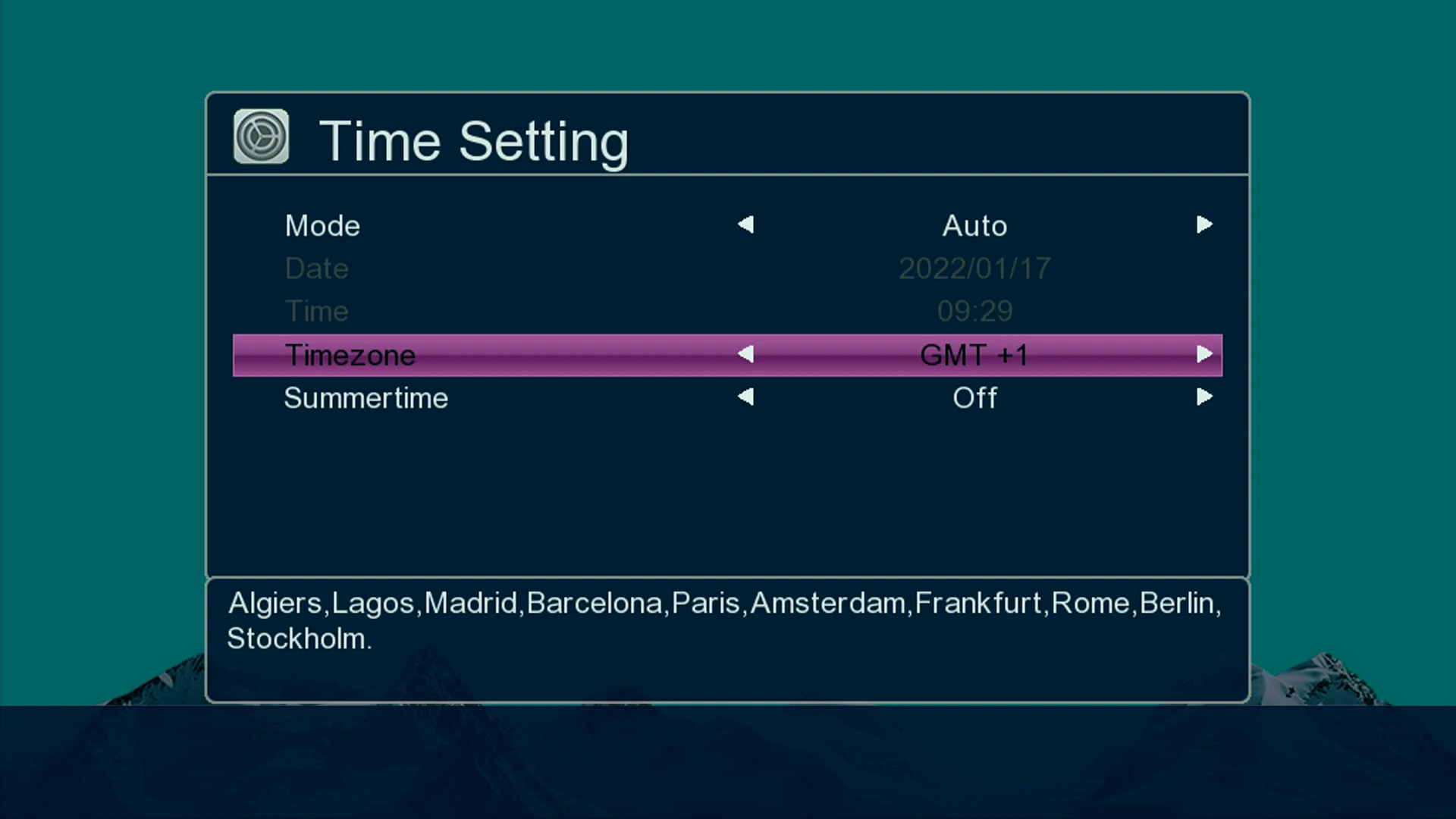1456x819 pixels.
Task: Decrease timezone with left arrow near GMT +1
Action: (x=745, y=354)
